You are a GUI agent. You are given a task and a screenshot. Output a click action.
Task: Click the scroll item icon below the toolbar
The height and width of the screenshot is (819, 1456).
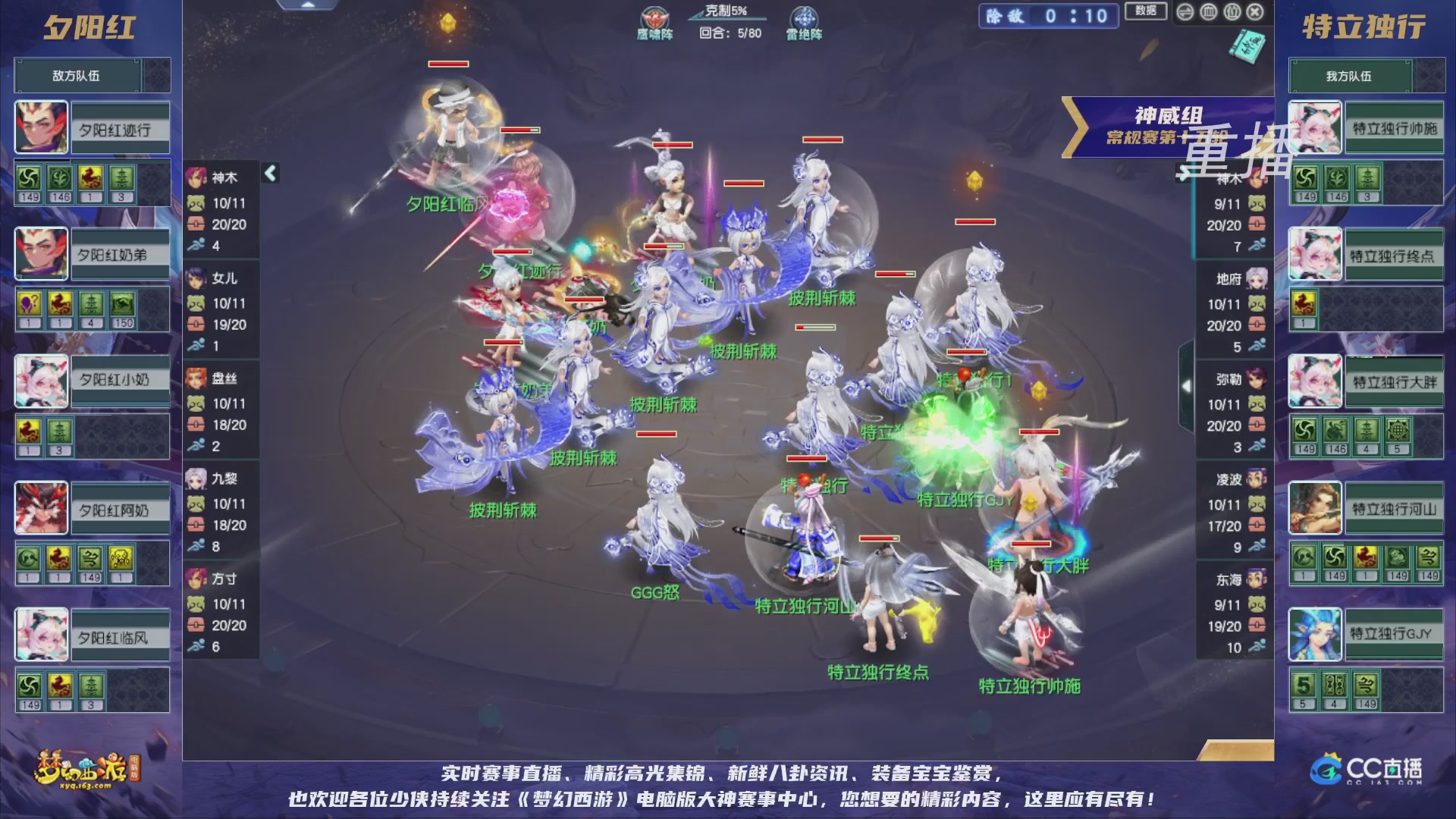pyautogui.click(x=1247, y=45)
